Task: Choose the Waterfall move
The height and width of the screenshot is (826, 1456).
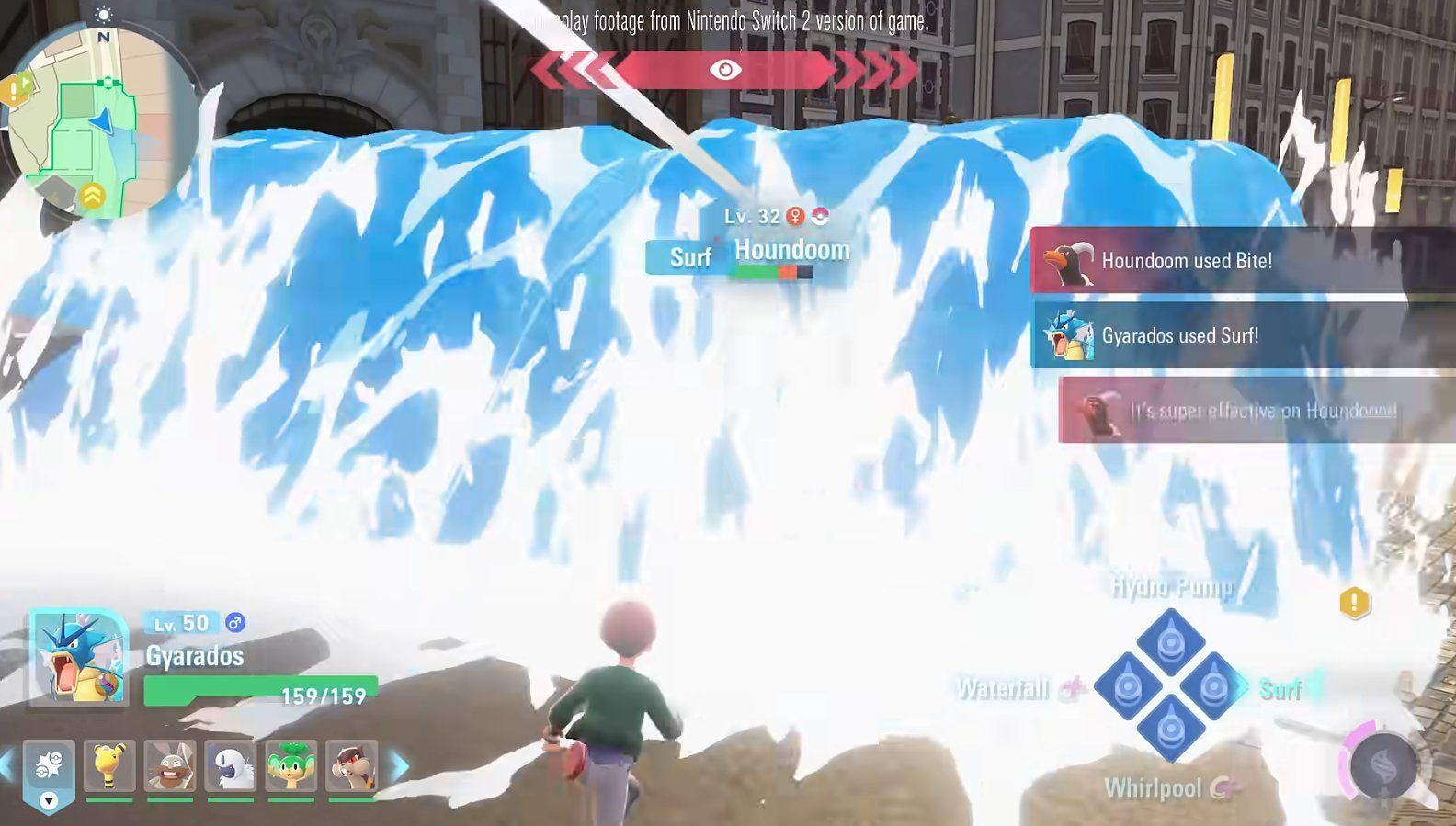Action: (x=1127, y=686)
